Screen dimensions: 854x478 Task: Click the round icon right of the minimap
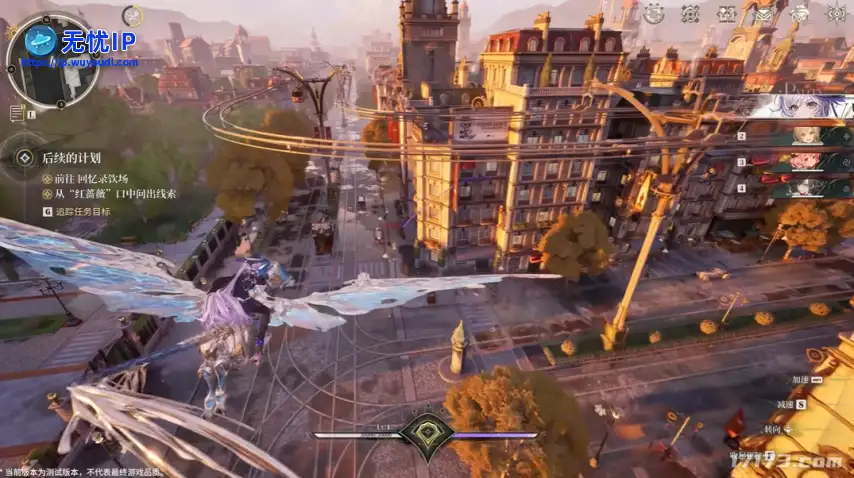point(132,17)
